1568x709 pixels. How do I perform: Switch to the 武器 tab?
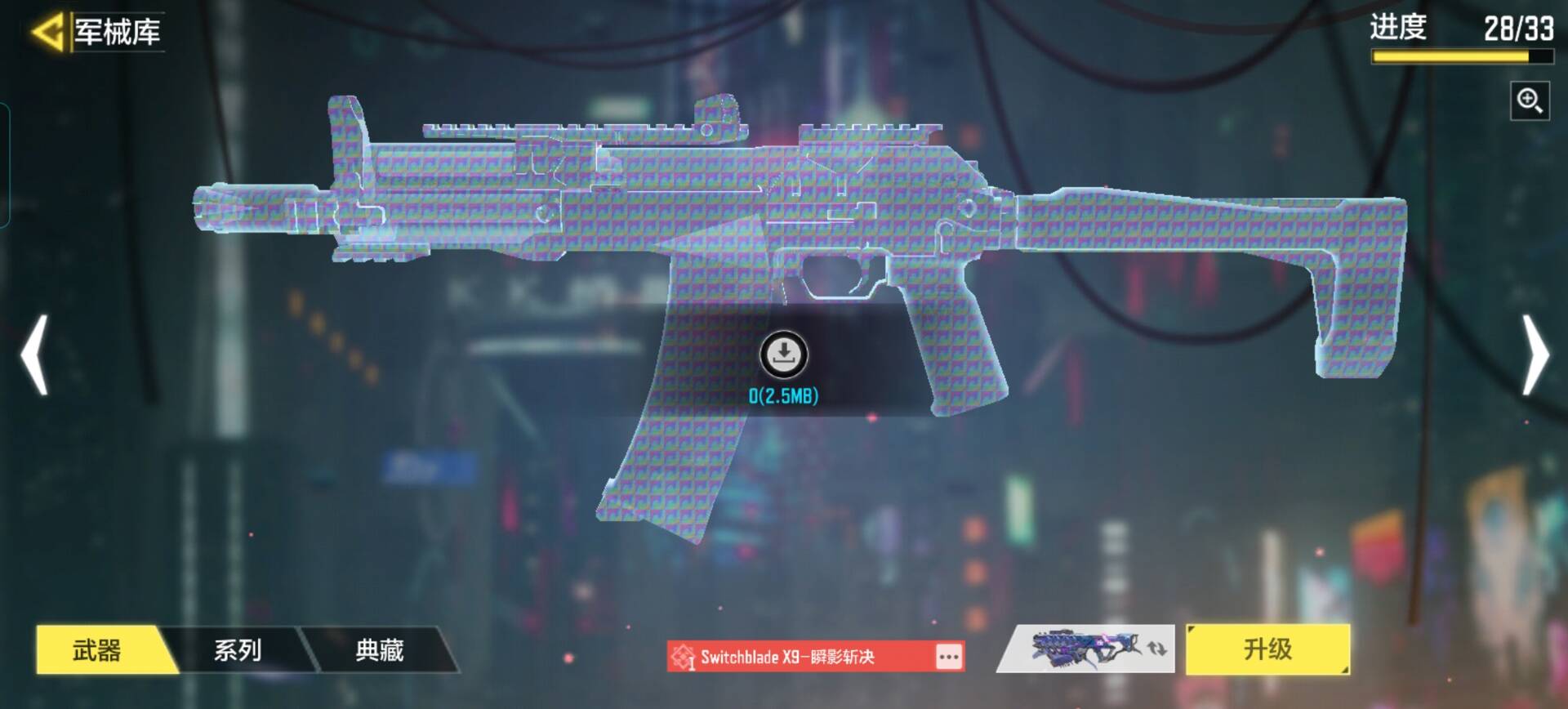tap(98, 650)
